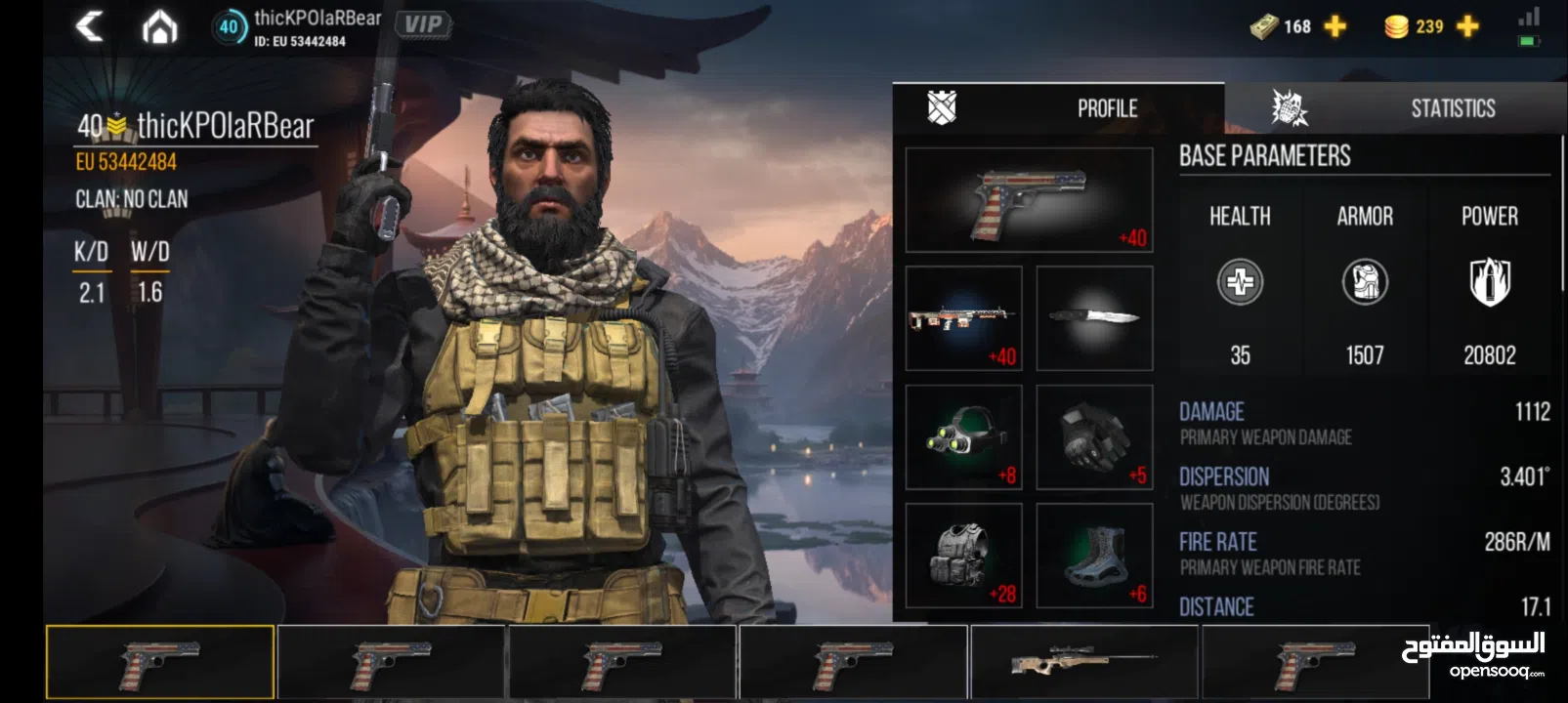
Task: Open the equipped +40 pistol slot
Action: pyautogui.click(x=1028, y=200)
